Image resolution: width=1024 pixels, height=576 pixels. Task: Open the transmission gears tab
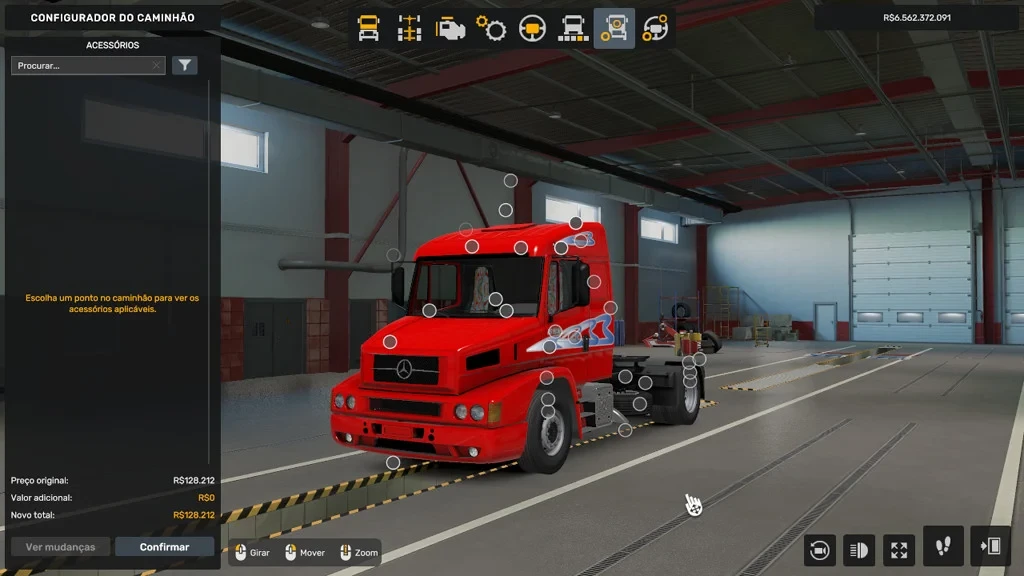tap(491, 28)
